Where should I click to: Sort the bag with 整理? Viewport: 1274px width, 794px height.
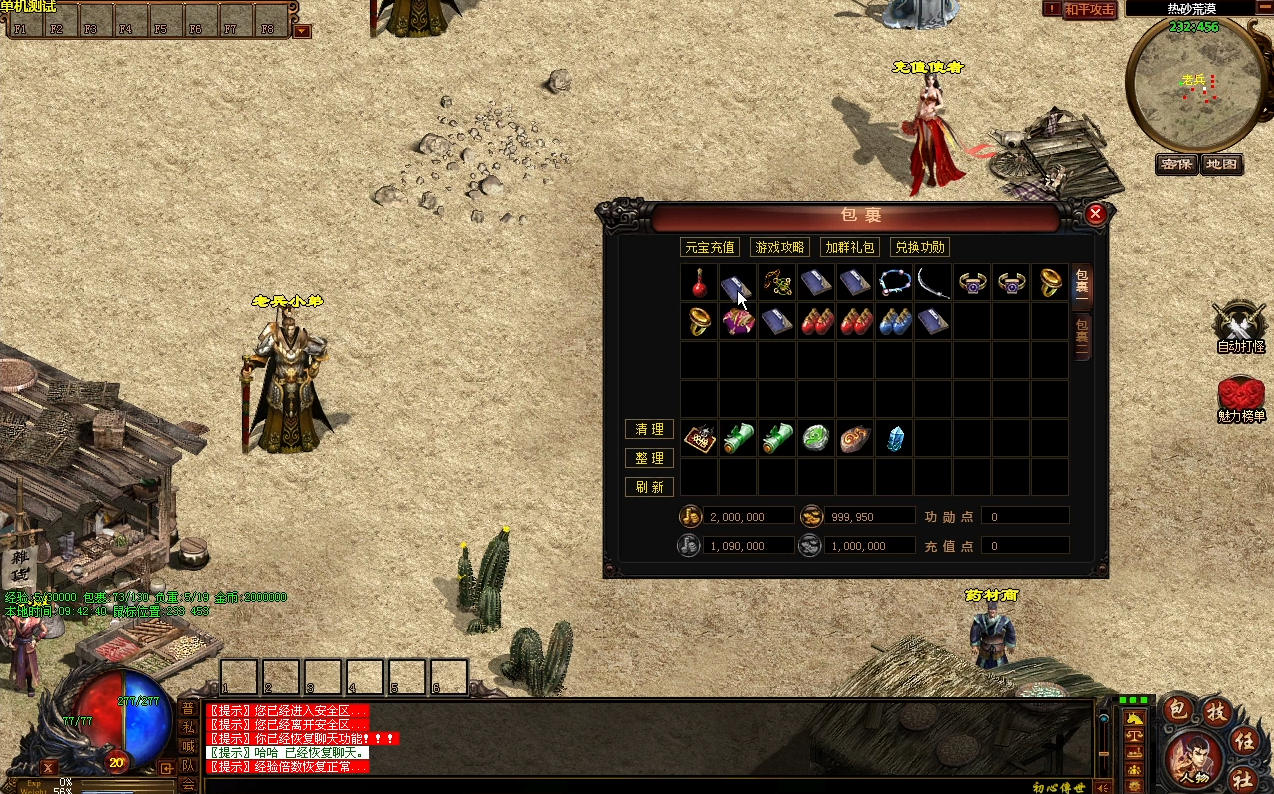point(649,458)
